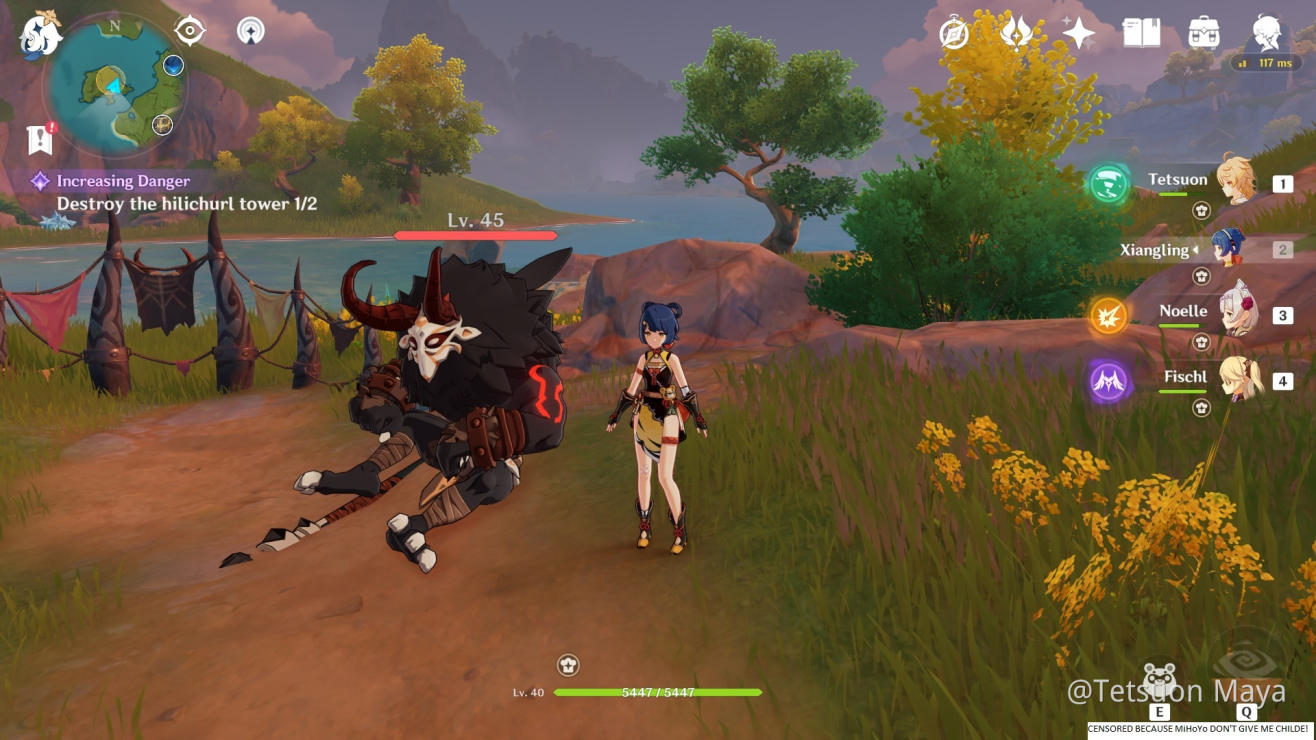Open the co-op mode signal icon

point(251,31)
